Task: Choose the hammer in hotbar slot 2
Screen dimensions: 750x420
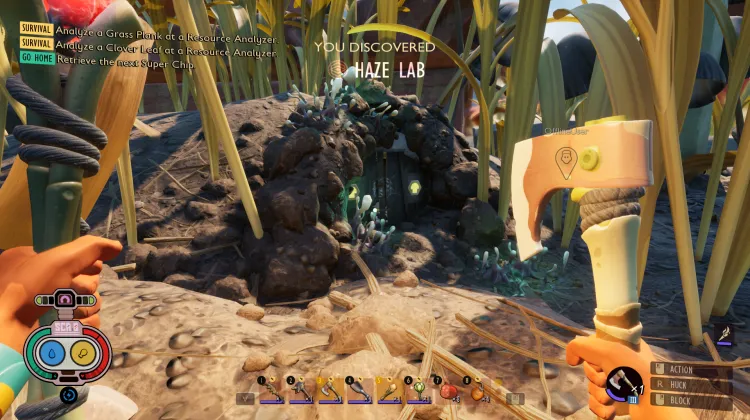Action: click(x=300, y=391)
